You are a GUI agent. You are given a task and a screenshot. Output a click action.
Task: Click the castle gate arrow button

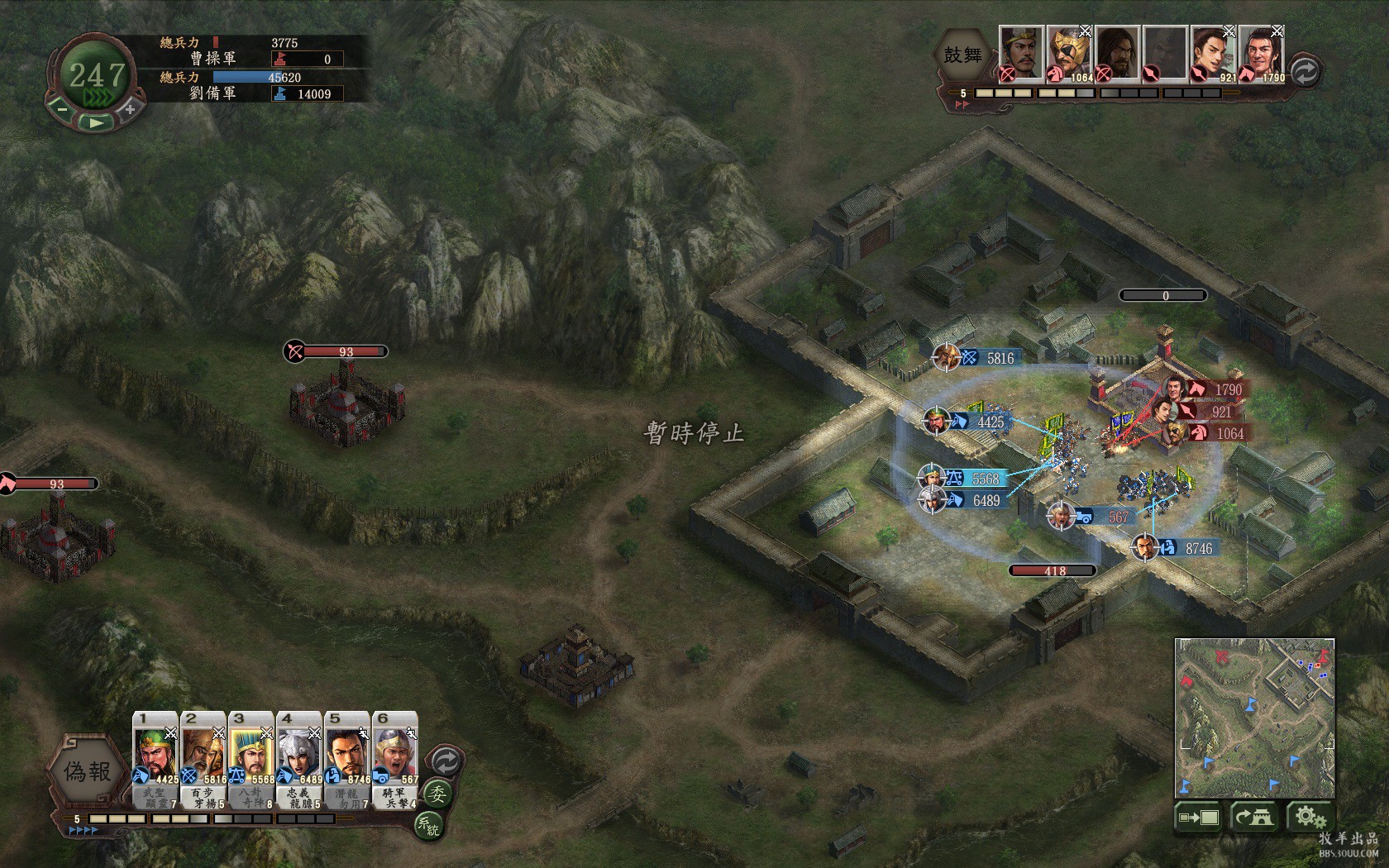pos(1254,818)
